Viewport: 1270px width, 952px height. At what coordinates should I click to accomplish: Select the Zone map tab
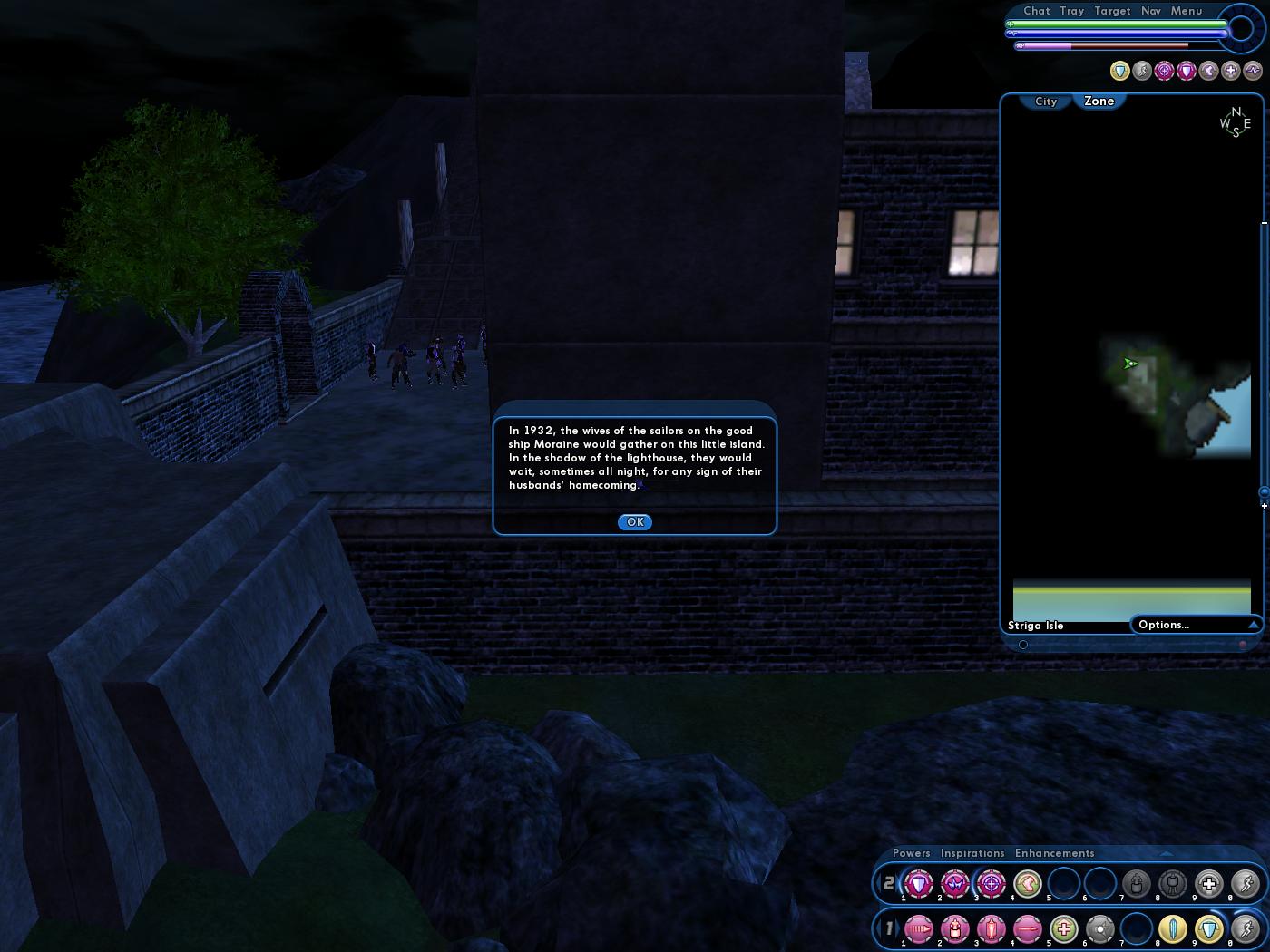pos(1099,102)
